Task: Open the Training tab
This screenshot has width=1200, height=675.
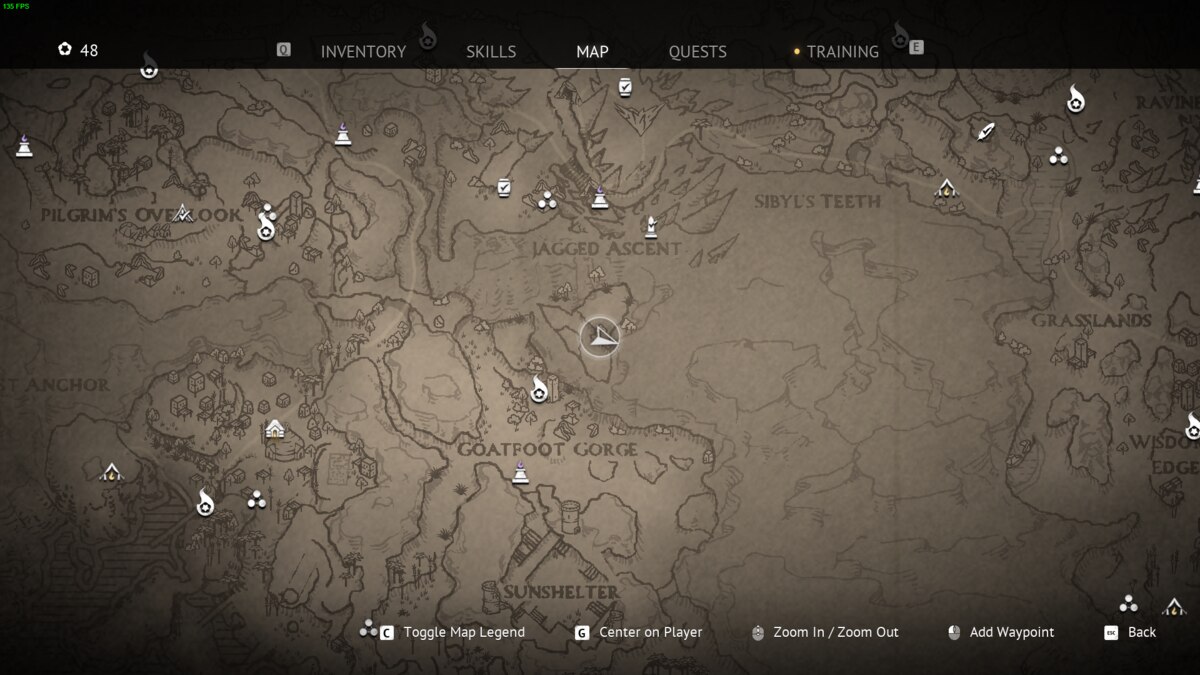Action: pos(842,52)
